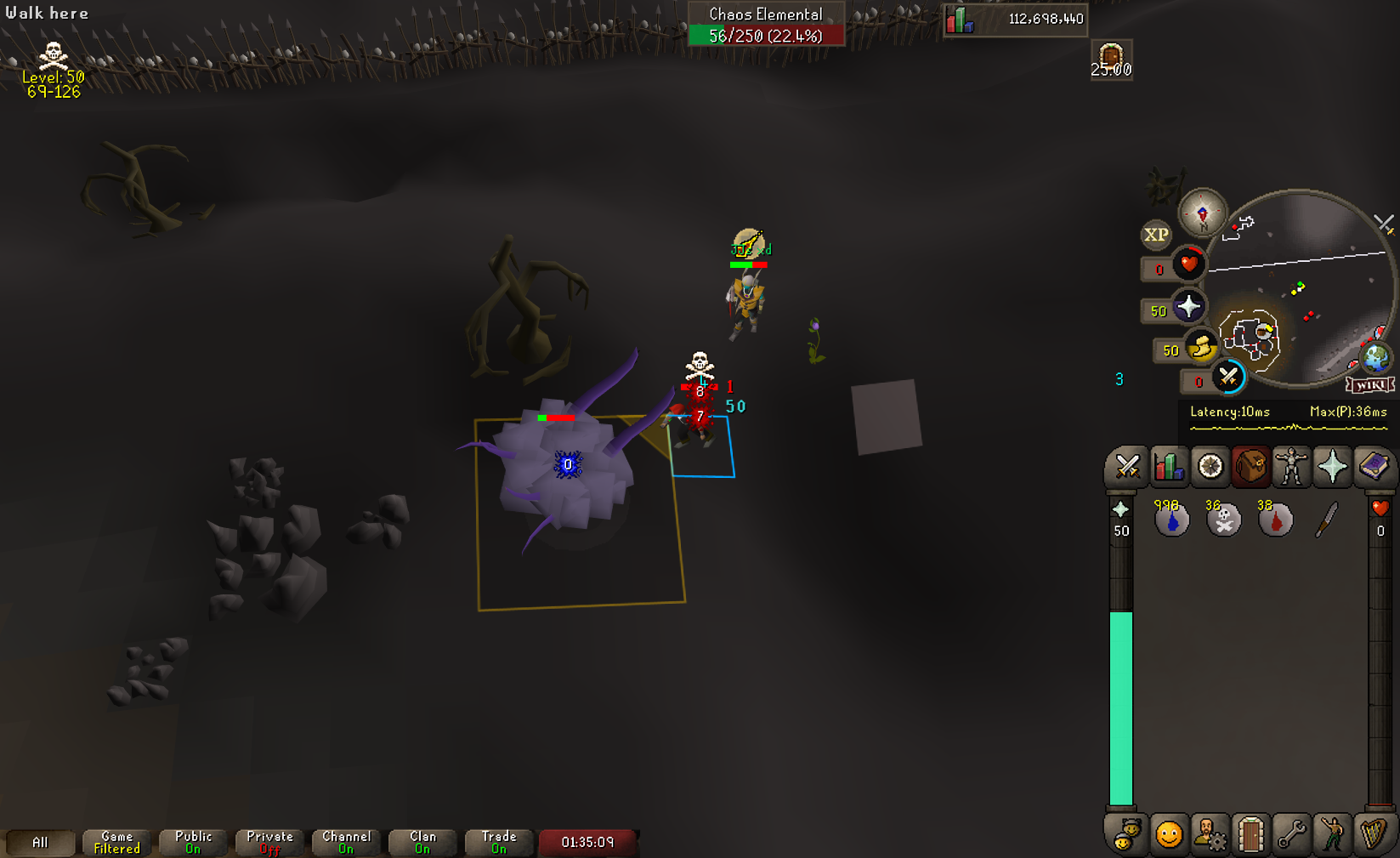Click the skull rune stack of 36
This screenshot has height=858, width=1400.
(1224, 519)
